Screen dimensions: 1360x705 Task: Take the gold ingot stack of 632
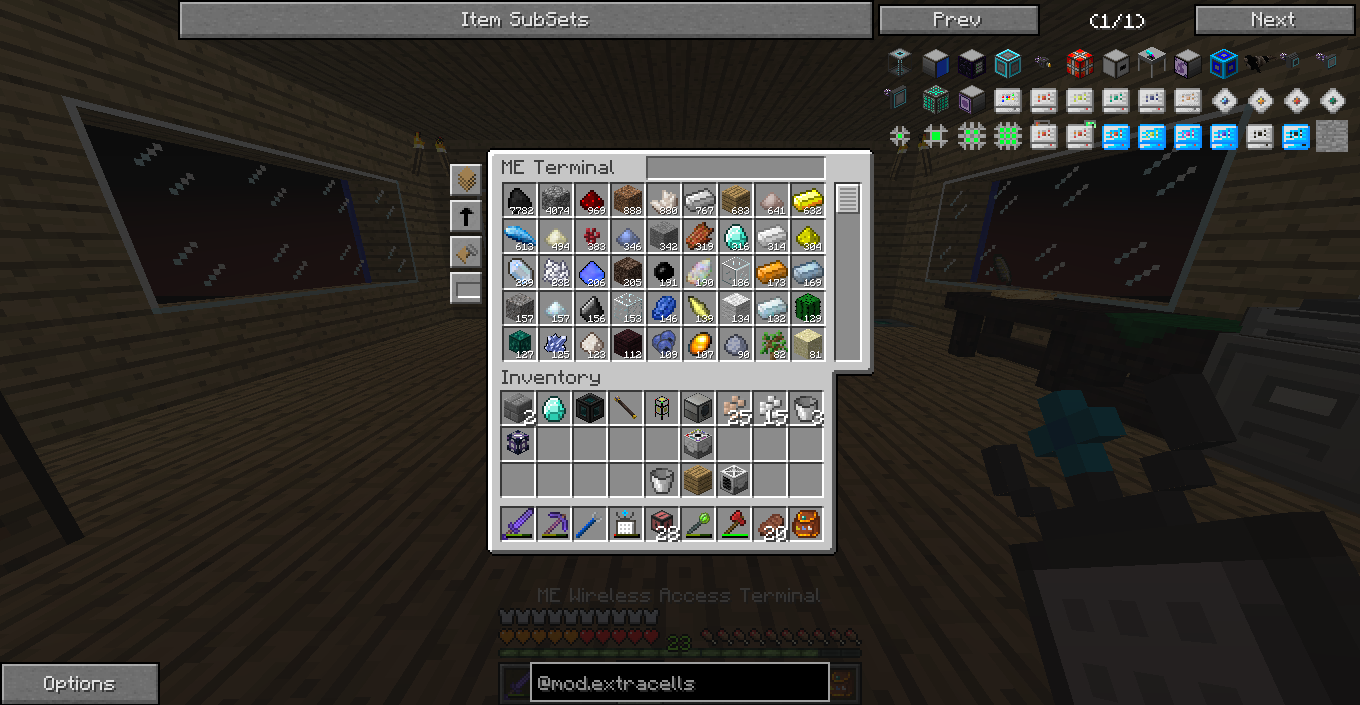tap(807, 201)
